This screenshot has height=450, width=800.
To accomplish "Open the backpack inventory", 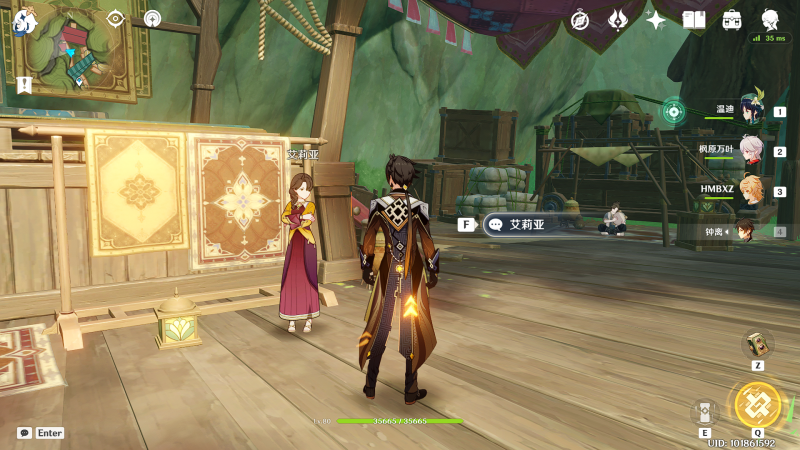I will (732, 20).
